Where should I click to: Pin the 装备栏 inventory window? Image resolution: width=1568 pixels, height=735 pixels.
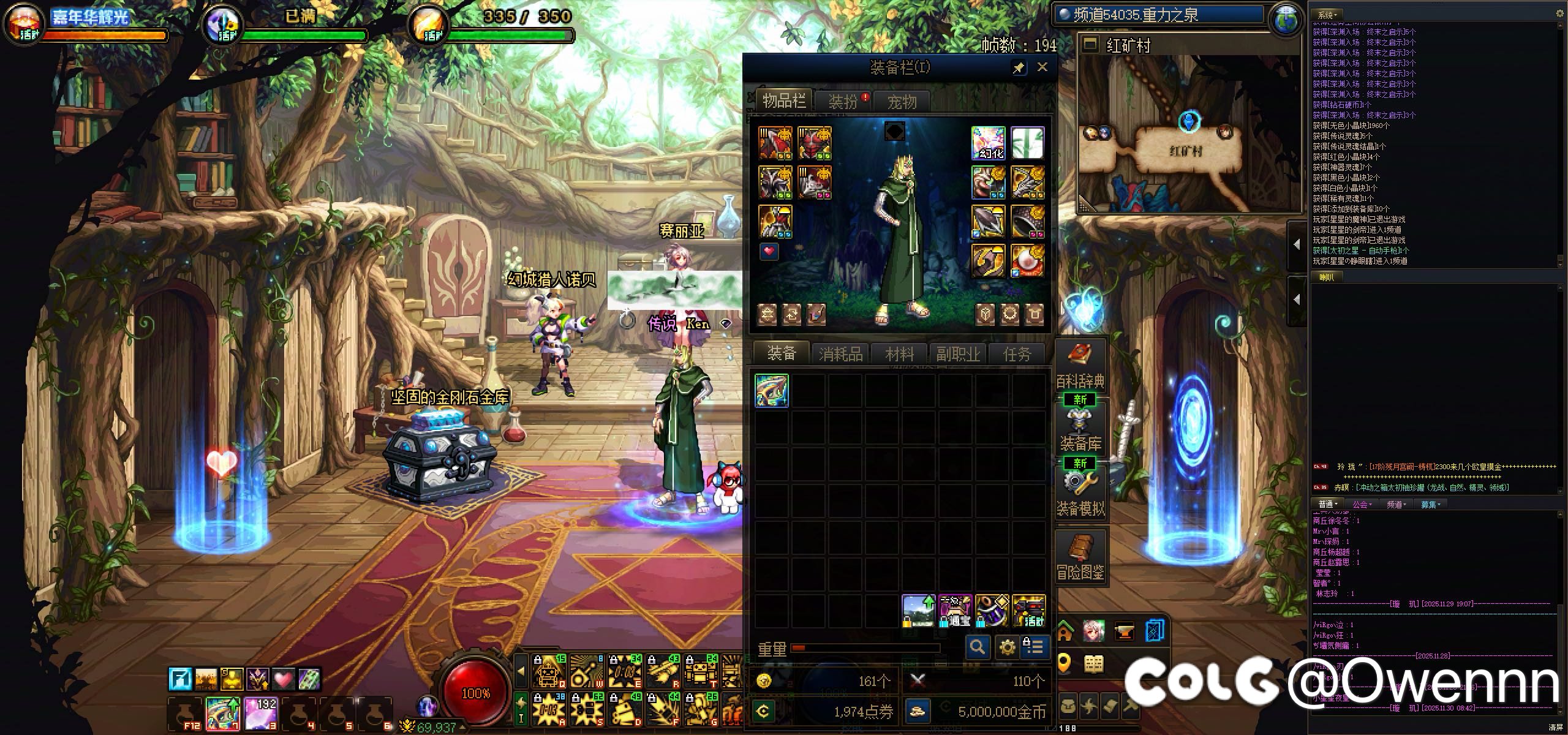point(1019,68)
